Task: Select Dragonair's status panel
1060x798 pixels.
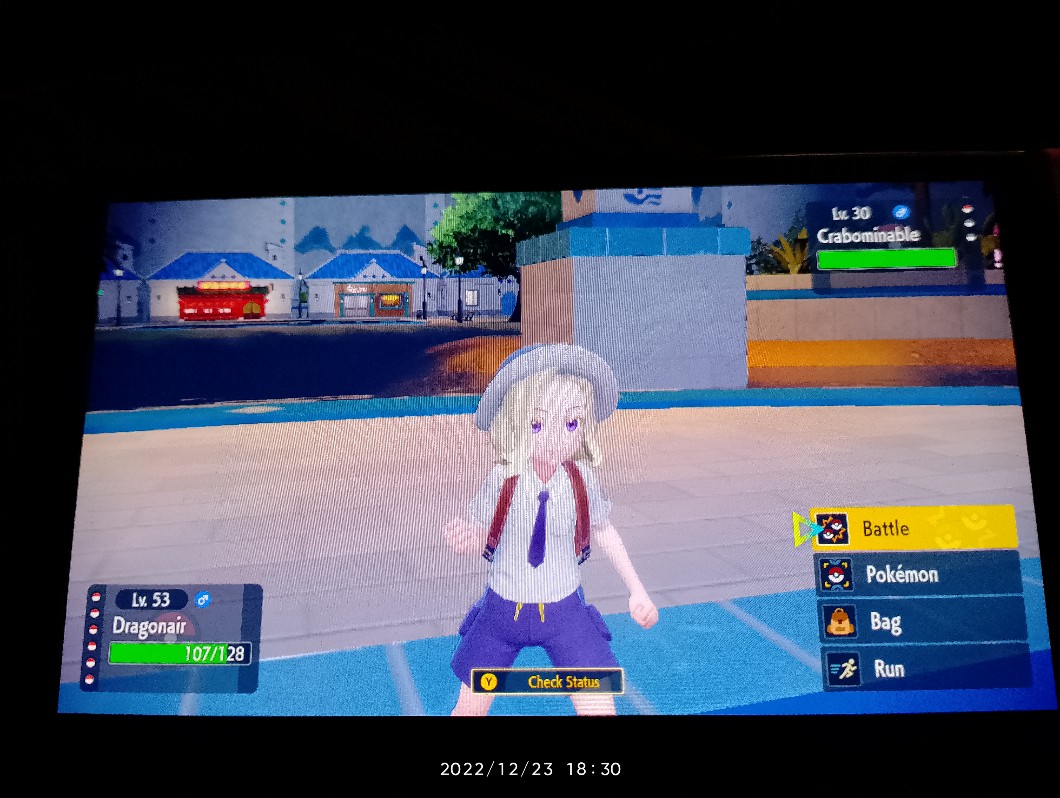Action: pos(172,637)
